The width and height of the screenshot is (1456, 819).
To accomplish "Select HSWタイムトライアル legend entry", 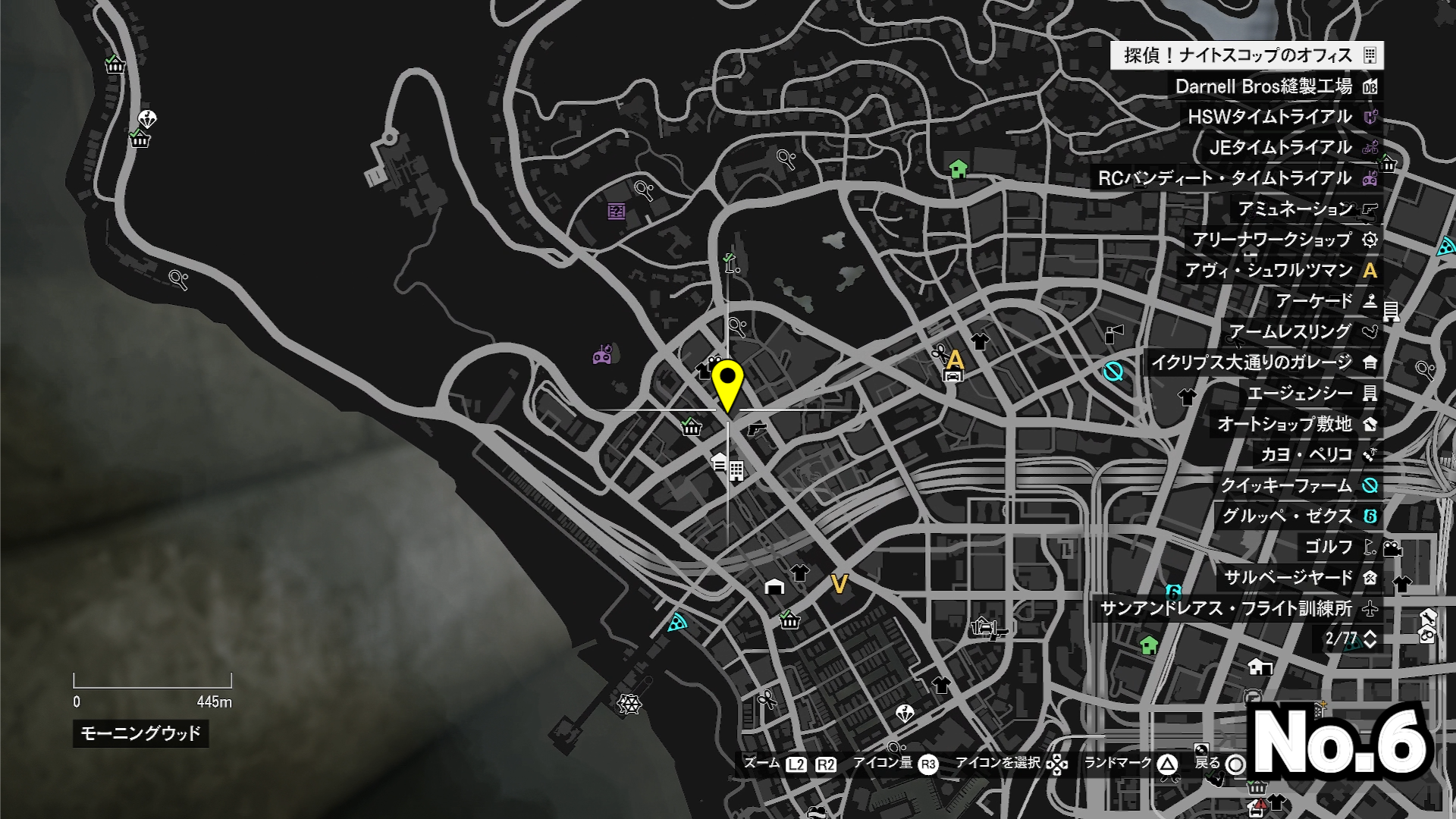I will click(x=1281, y=117).
